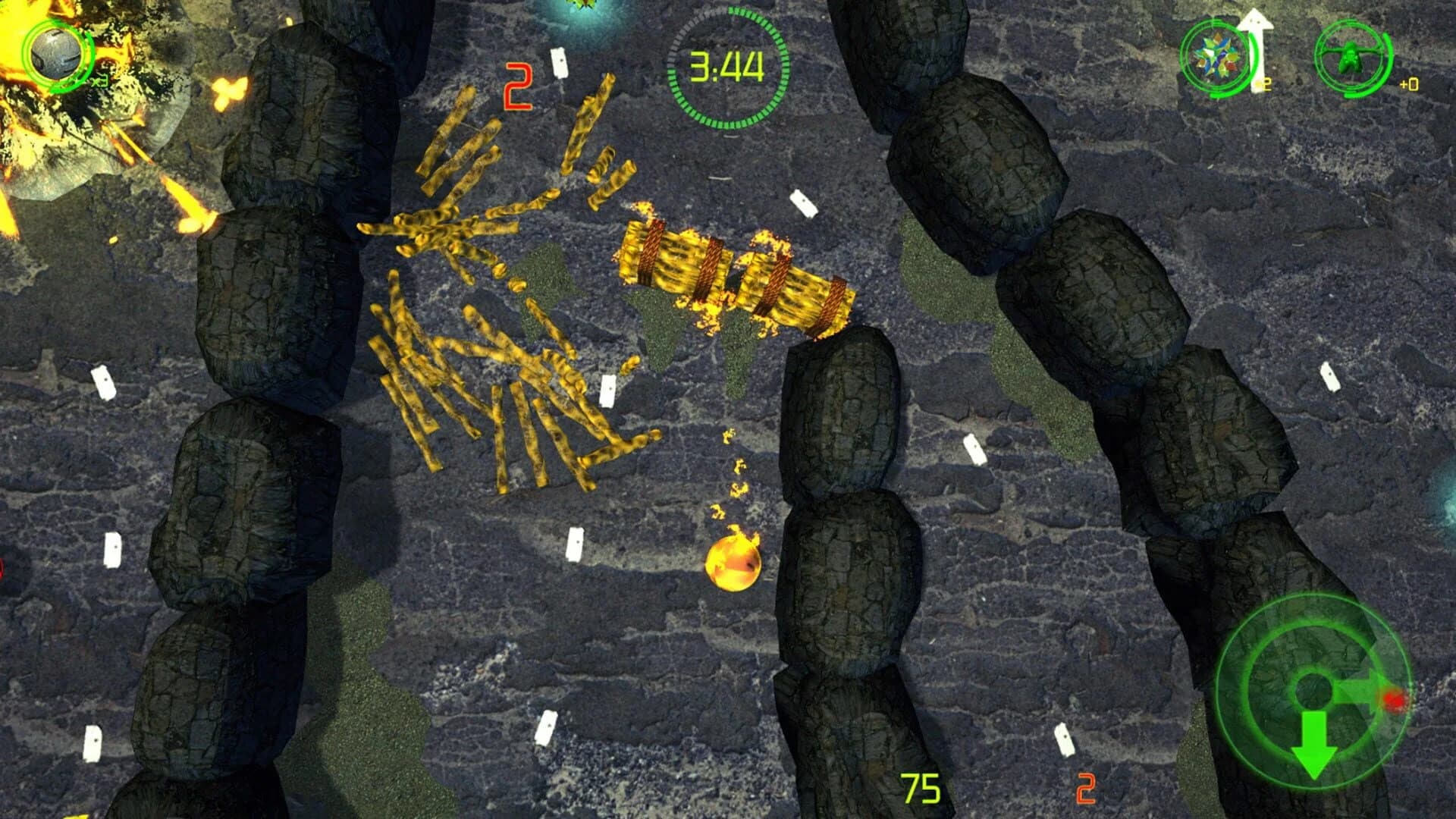Viewport: 1456px width, 819px height.
Task: Select the cannonball ammo icon top-left
Action: [55, 53]
